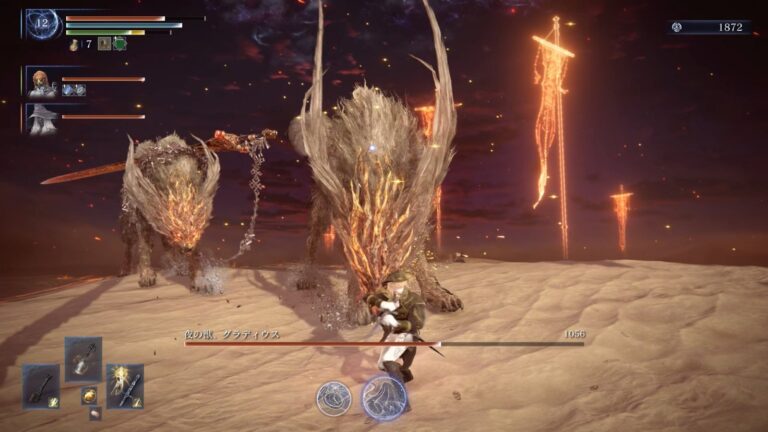Activate the larger glowing ultimate art icon
Viewport: 768px width, 432px height.
pyautogui.click(x=383, y=396)
